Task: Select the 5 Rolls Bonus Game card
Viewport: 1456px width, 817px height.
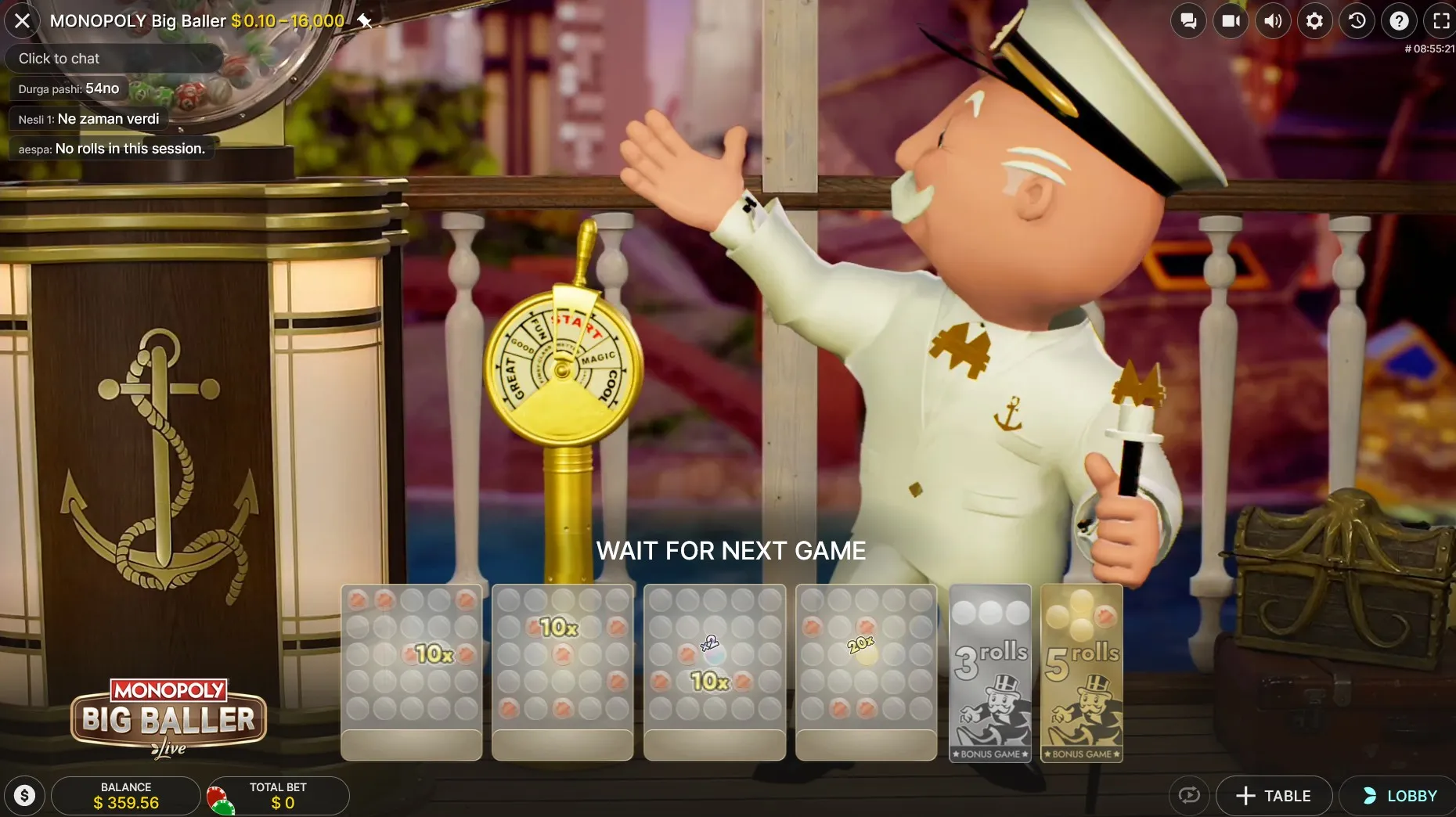Action: click(1081, 673)
